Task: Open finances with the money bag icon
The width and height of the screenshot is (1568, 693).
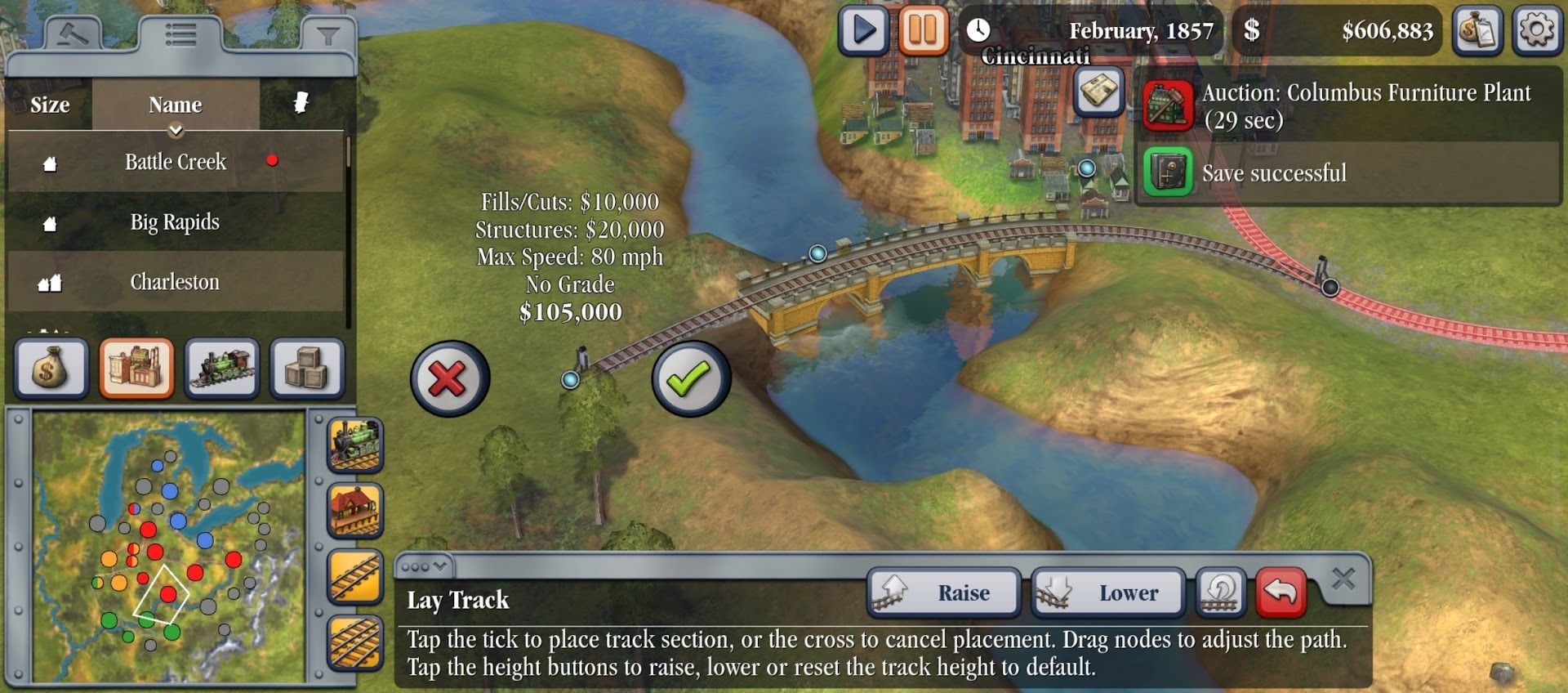Action: tap(51, 369)
